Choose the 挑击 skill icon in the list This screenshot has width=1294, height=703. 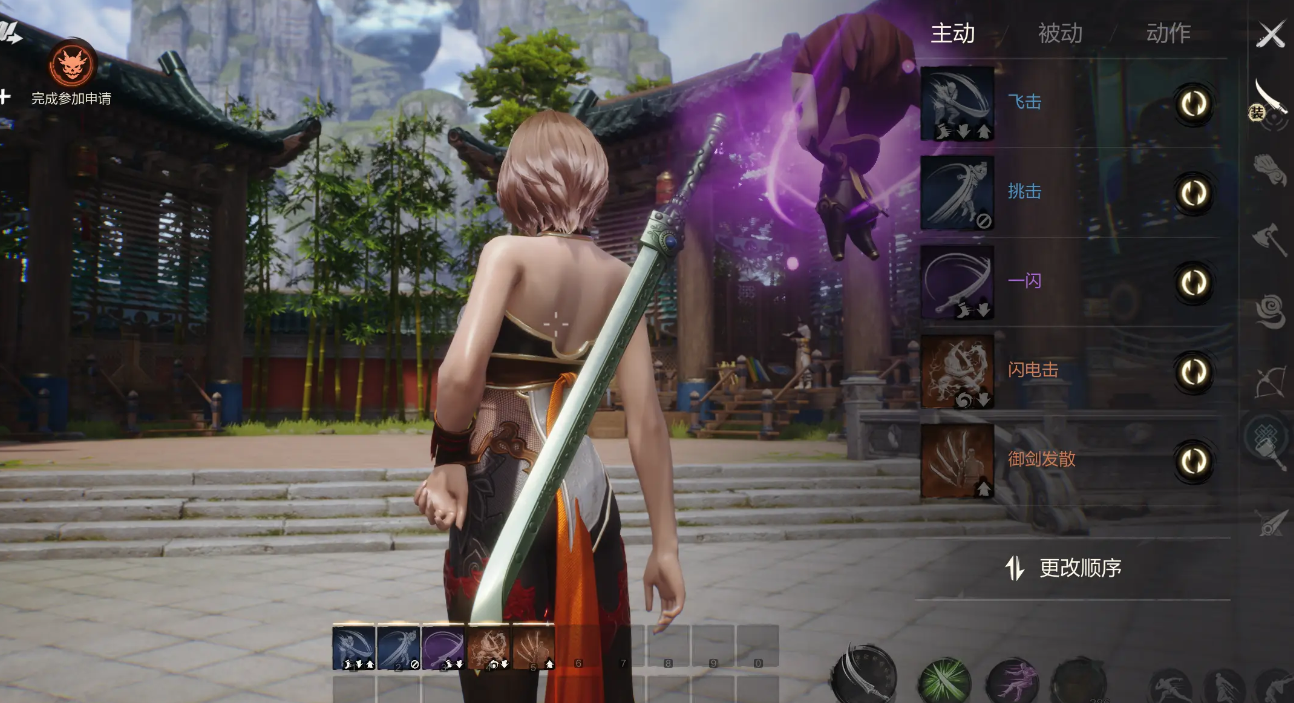[957, 193]
